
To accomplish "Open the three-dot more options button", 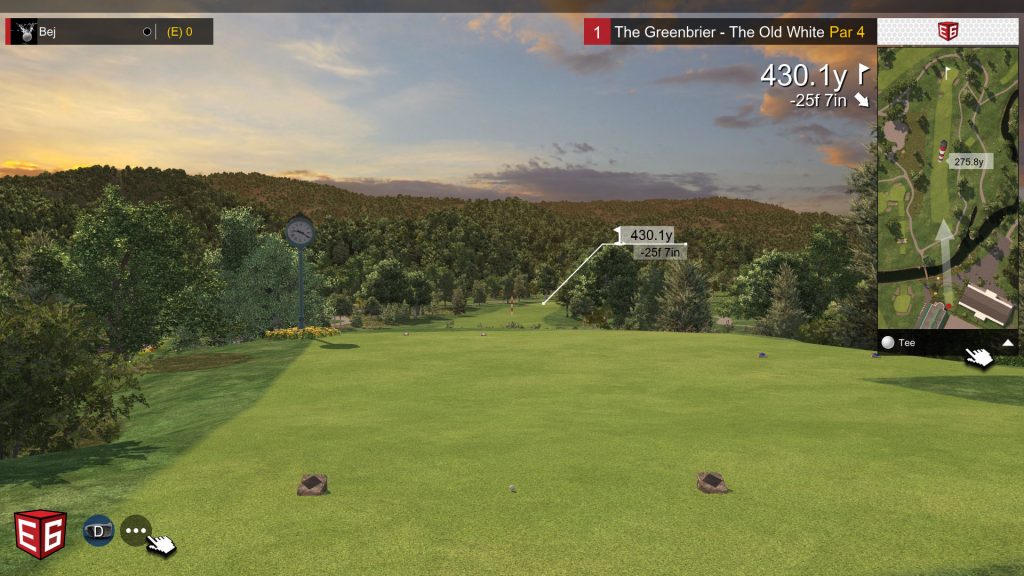I will pos(135,530).
